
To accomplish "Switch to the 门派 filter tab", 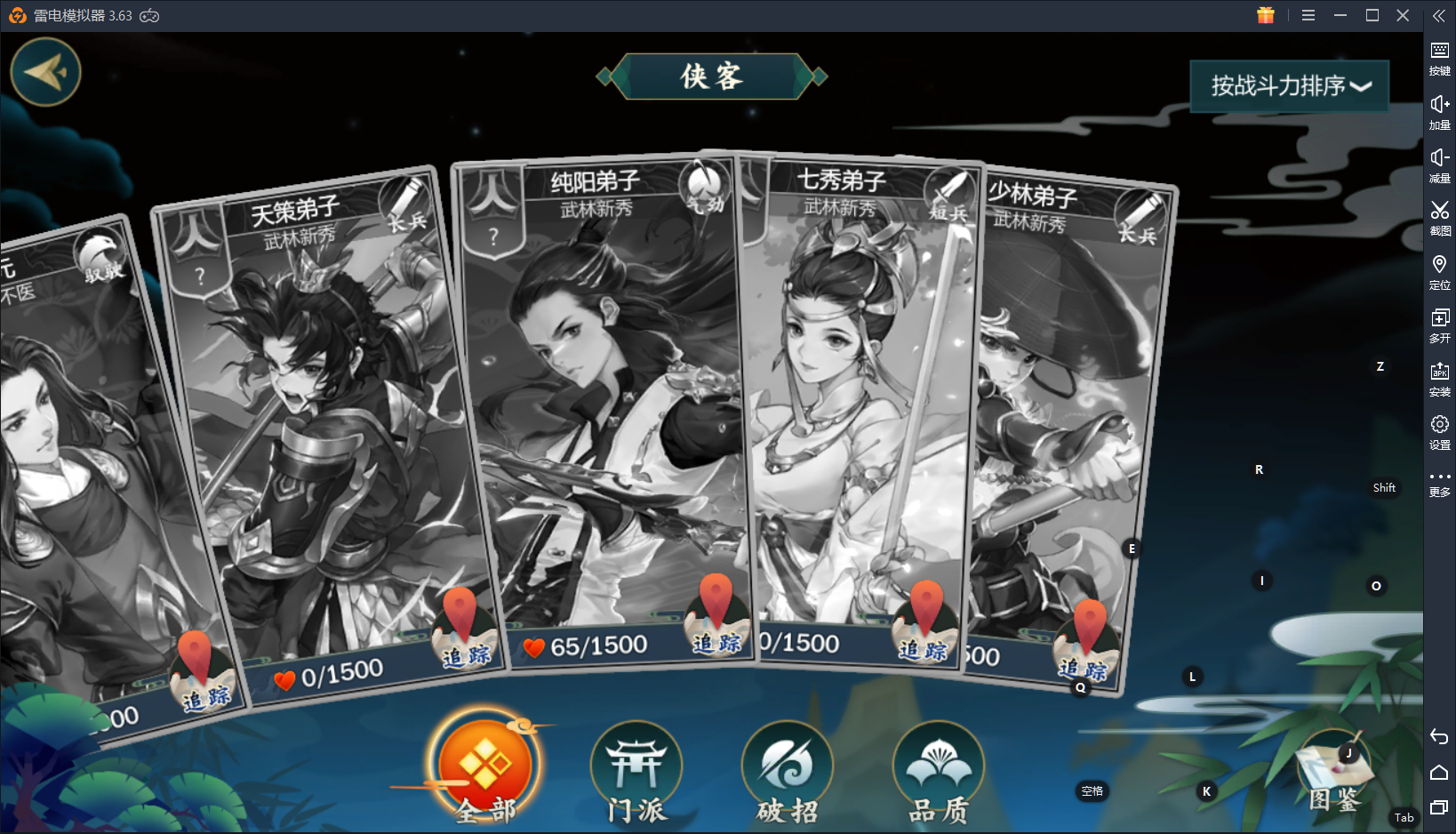I will click(x=636, y=772).
